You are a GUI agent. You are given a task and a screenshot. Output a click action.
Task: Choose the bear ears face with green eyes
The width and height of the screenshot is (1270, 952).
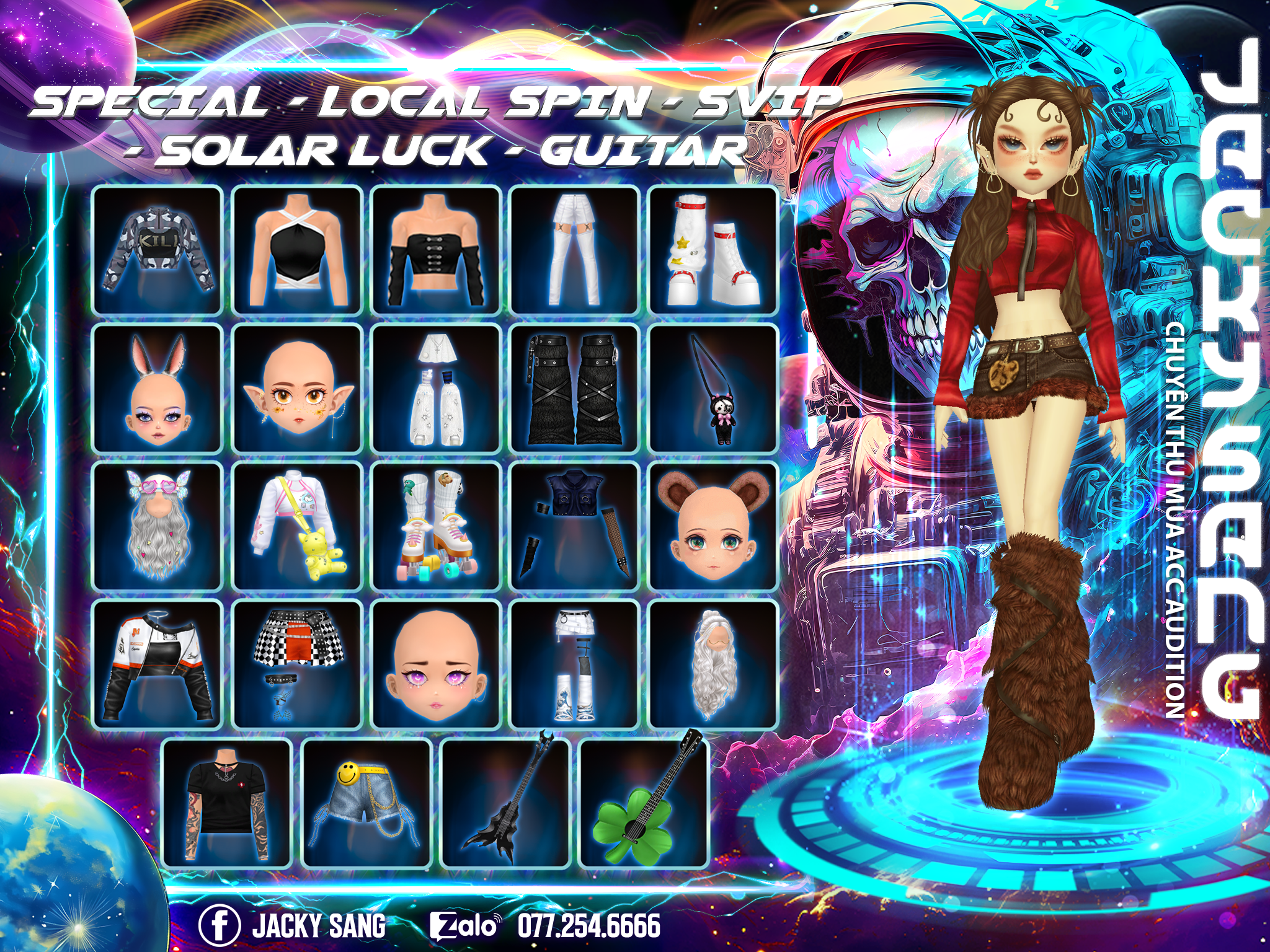[713, 527]
